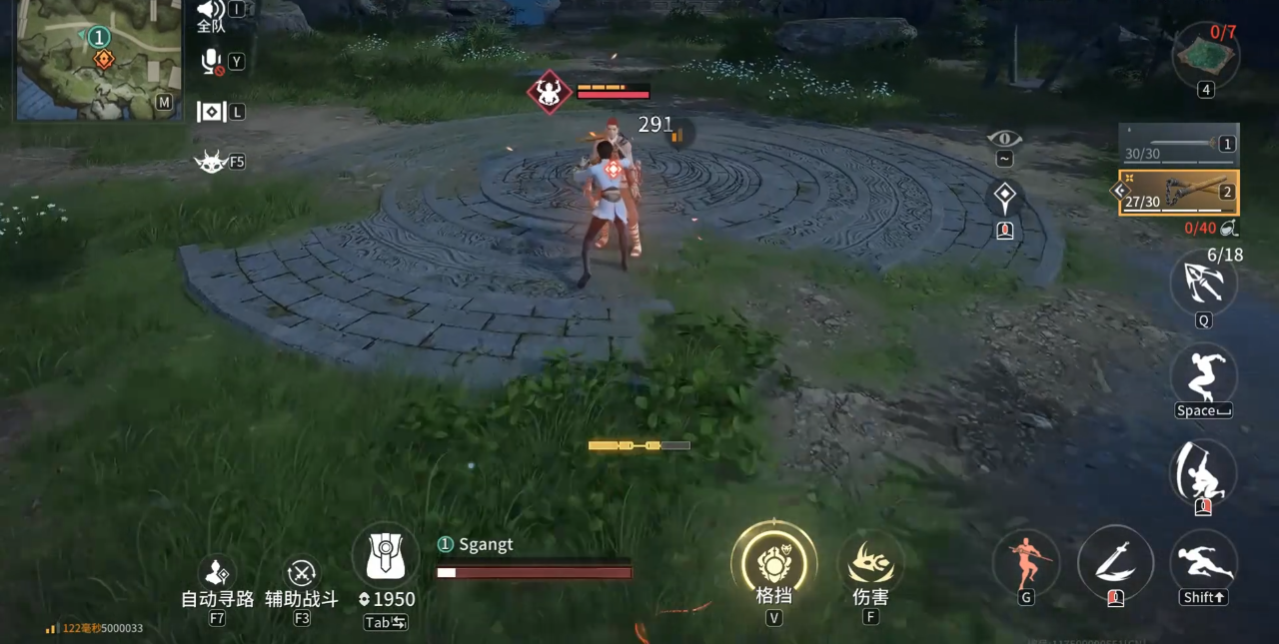1279x644 pixels.
Task: Tap the orange fighter stance button
Action: (x=1026, y=562)
